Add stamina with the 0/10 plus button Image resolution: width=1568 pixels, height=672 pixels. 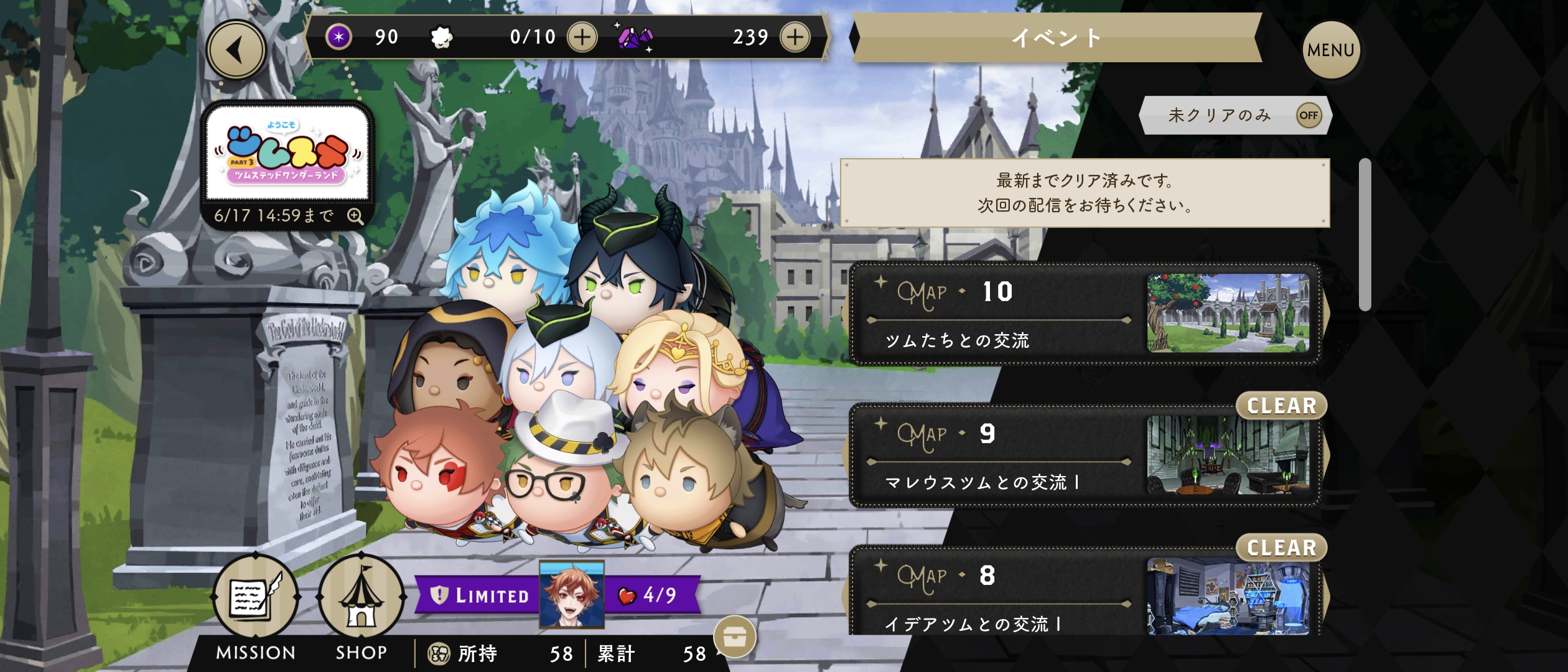tap(582, 37)
